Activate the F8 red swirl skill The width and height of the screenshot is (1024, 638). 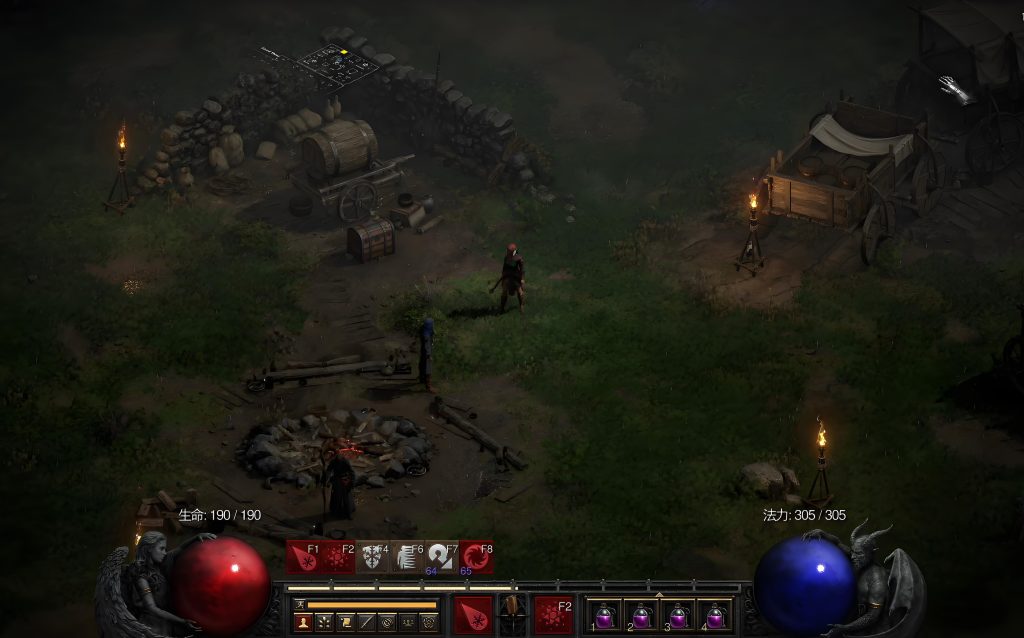476,557
